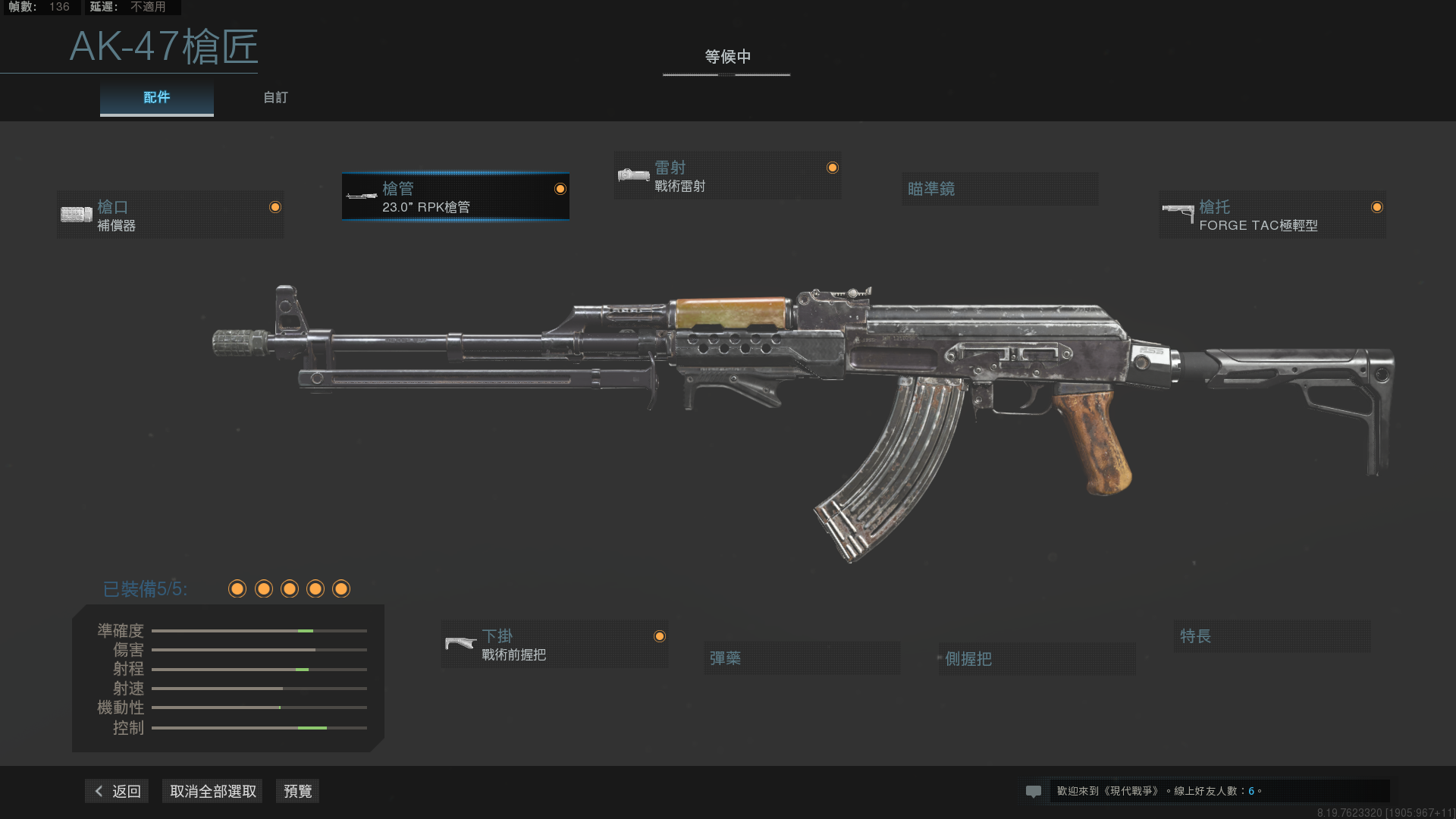Click the 預覽 preview button

point(297,790)
